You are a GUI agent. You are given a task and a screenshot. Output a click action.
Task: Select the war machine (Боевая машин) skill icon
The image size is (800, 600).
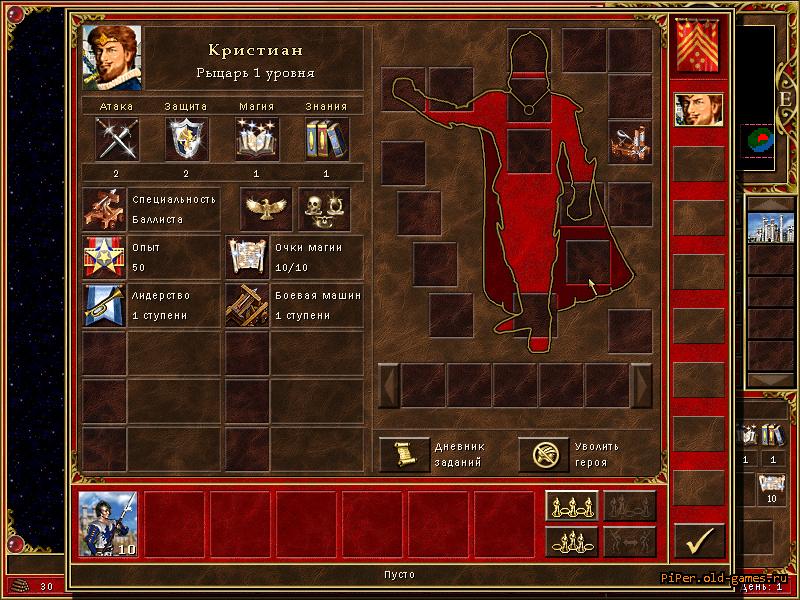point(247,305)
